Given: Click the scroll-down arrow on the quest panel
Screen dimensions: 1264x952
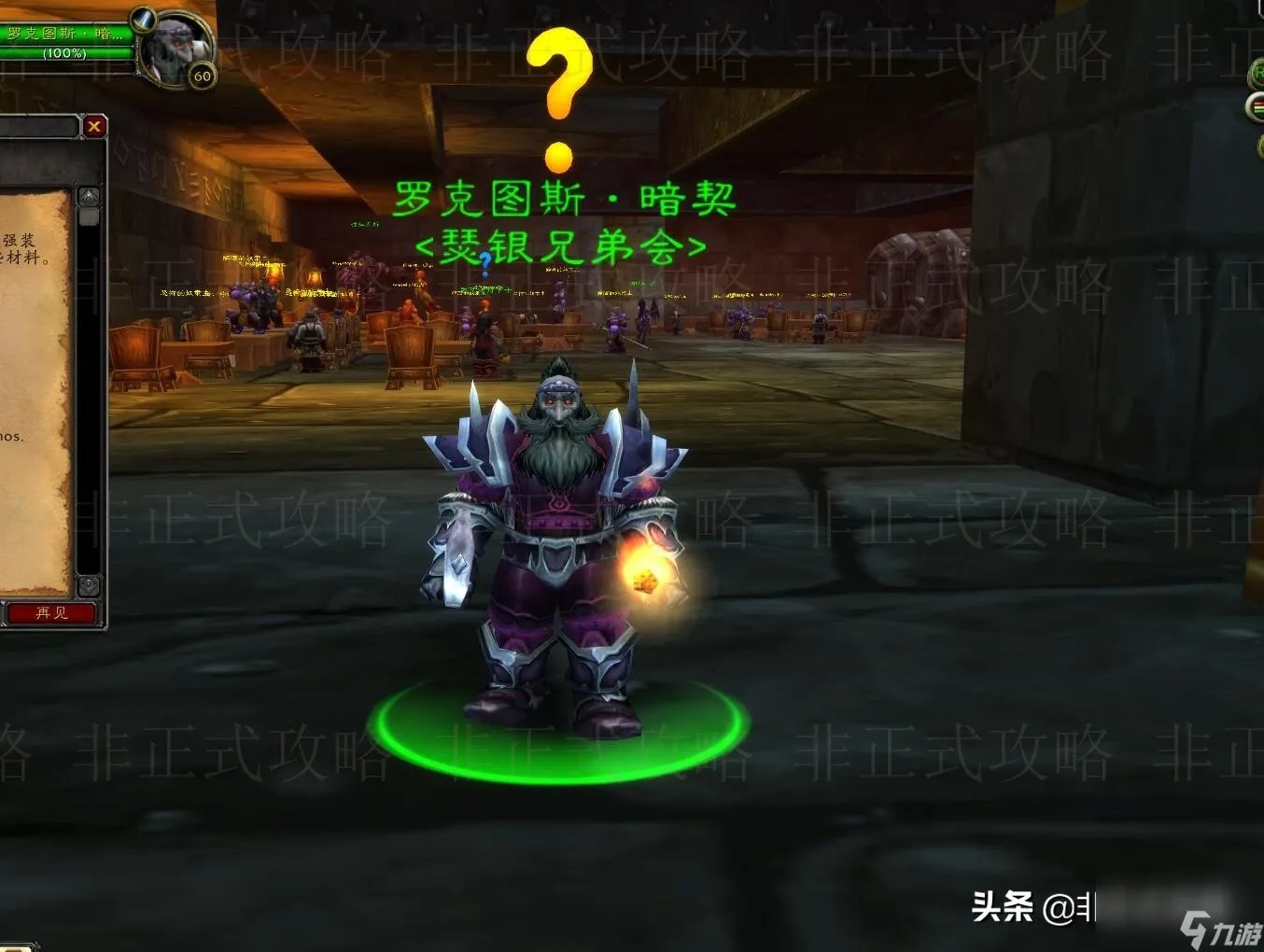Looking at the screenshot, I should (x=90, y=588).
